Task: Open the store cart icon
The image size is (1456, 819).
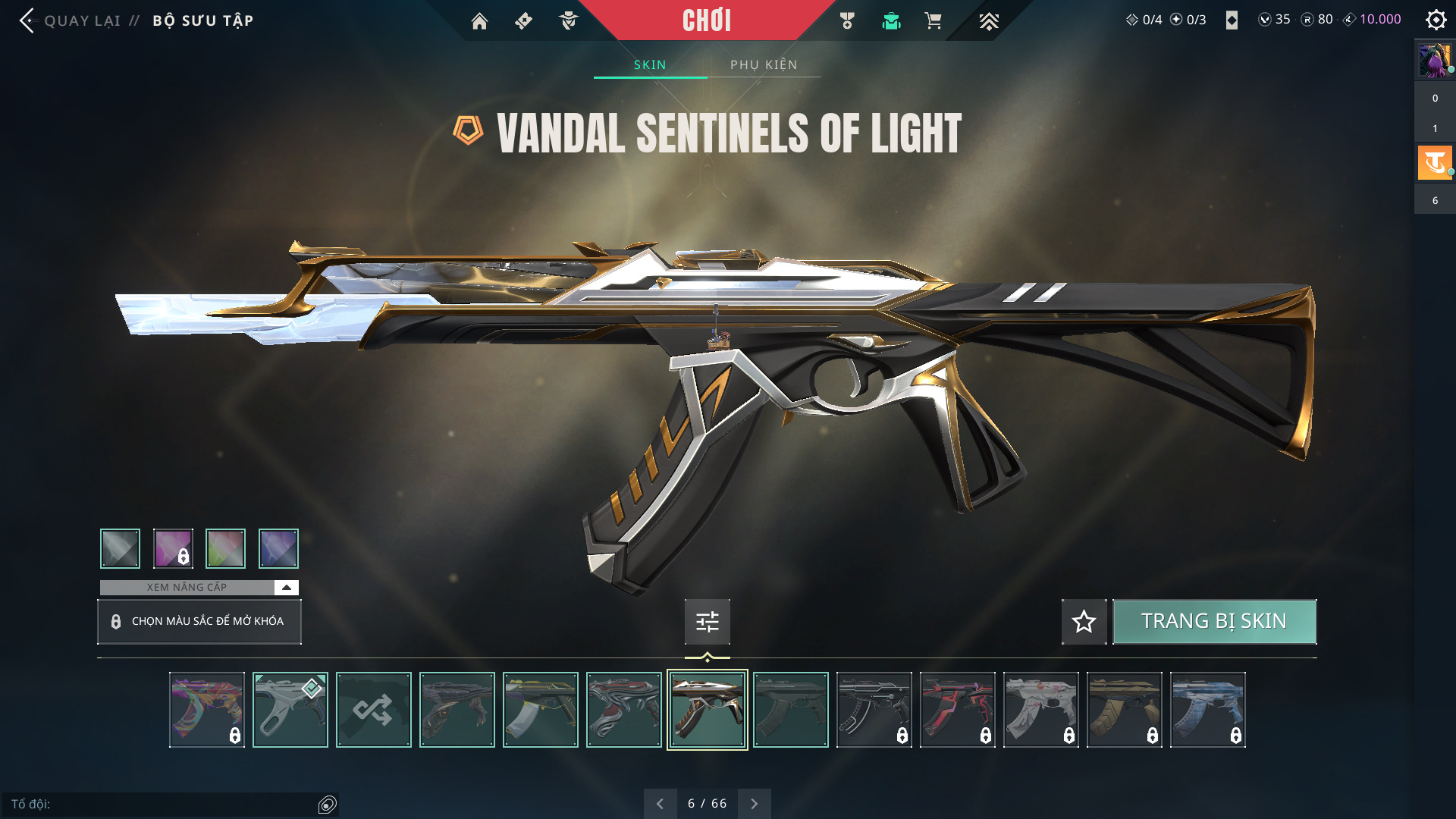Action: point(933,21)
